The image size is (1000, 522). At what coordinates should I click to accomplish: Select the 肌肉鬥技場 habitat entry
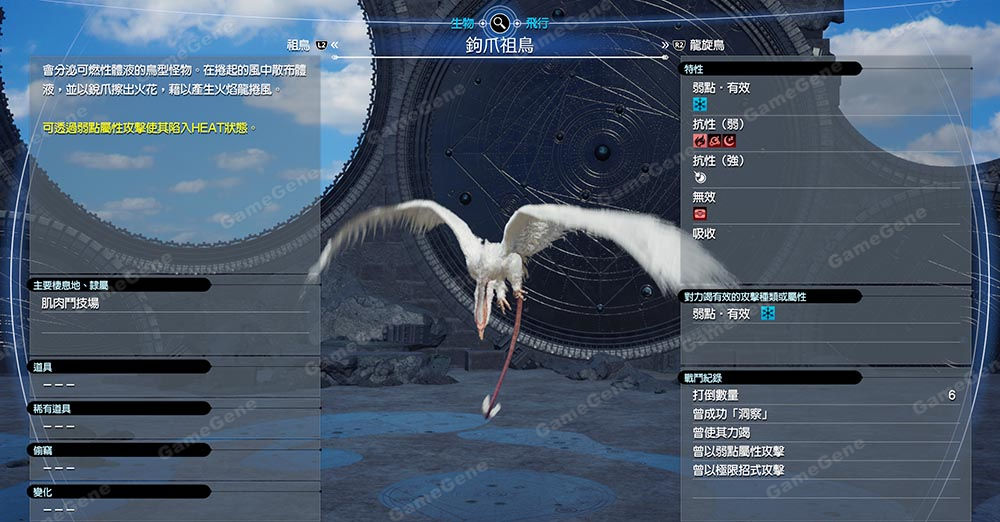pos(70,303)
